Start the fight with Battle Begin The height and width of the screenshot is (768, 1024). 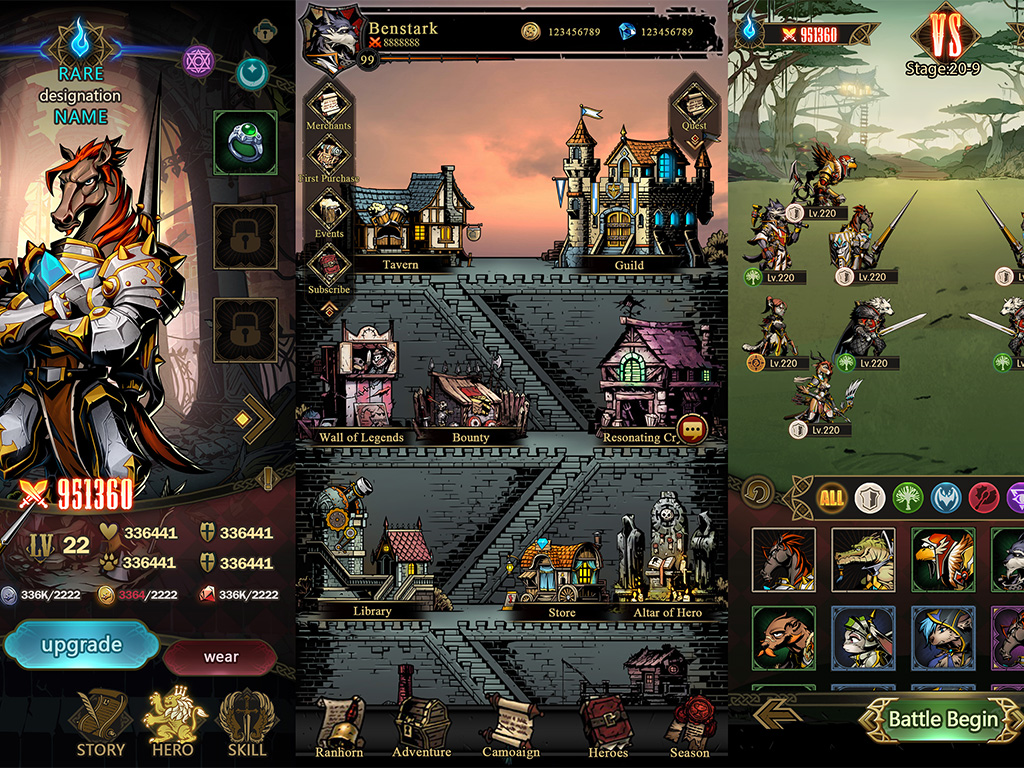click(942, 719)
